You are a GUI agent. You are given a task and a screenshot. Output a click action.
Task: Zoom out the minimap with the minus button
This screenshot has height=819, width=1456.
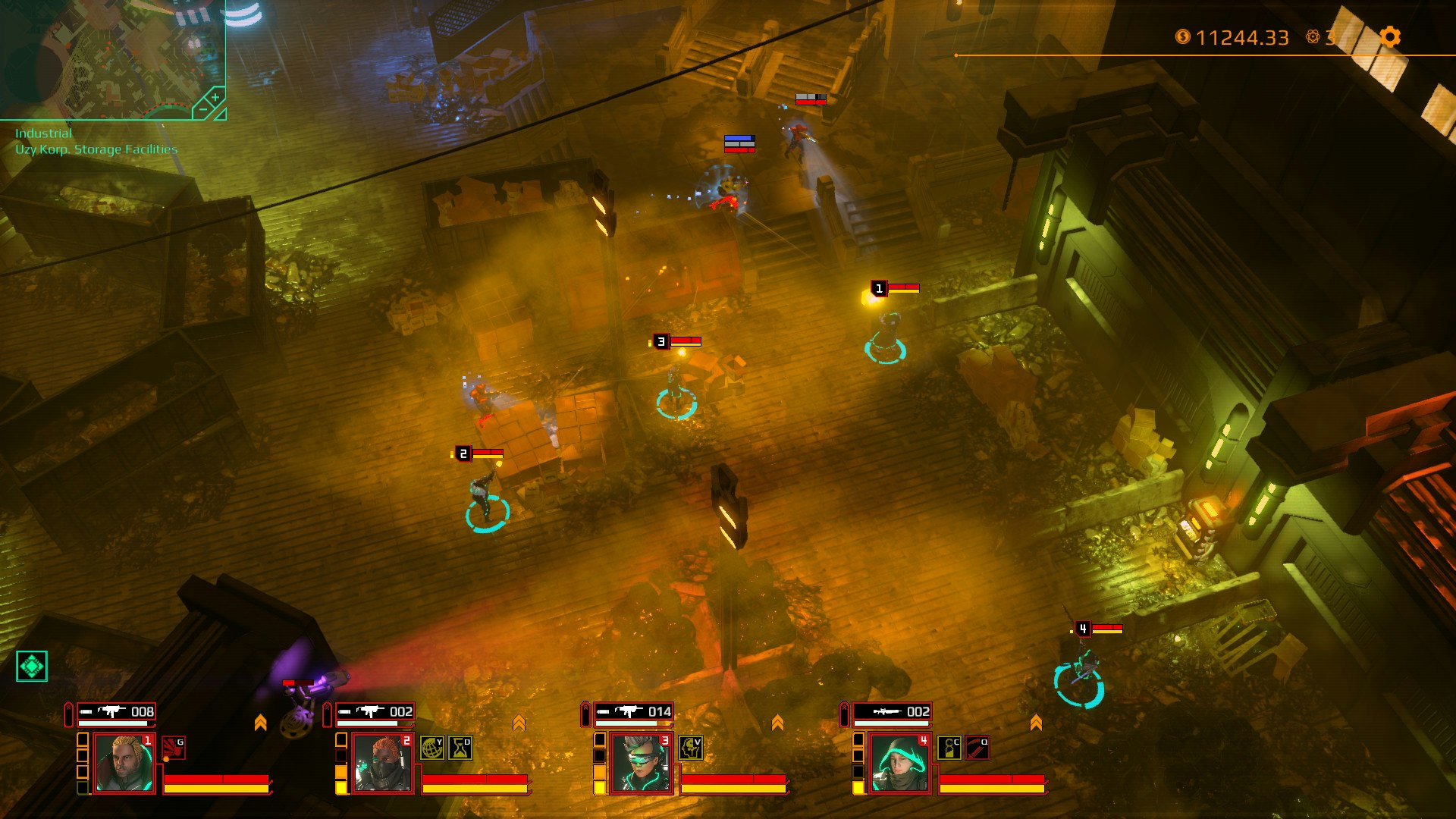[x=203, y=109]
